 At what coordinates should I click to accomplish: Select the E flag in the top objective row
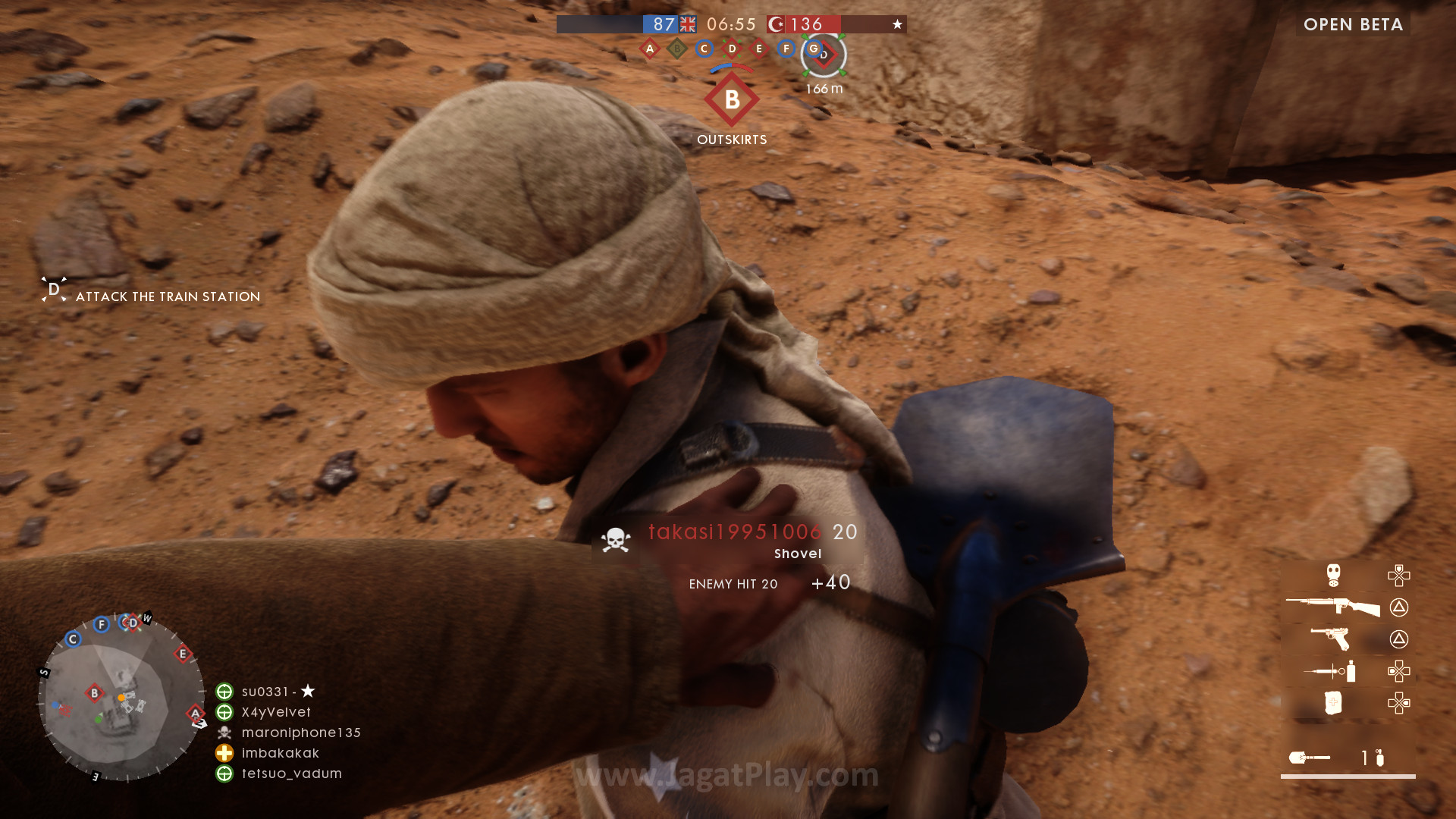coord(759,49)
